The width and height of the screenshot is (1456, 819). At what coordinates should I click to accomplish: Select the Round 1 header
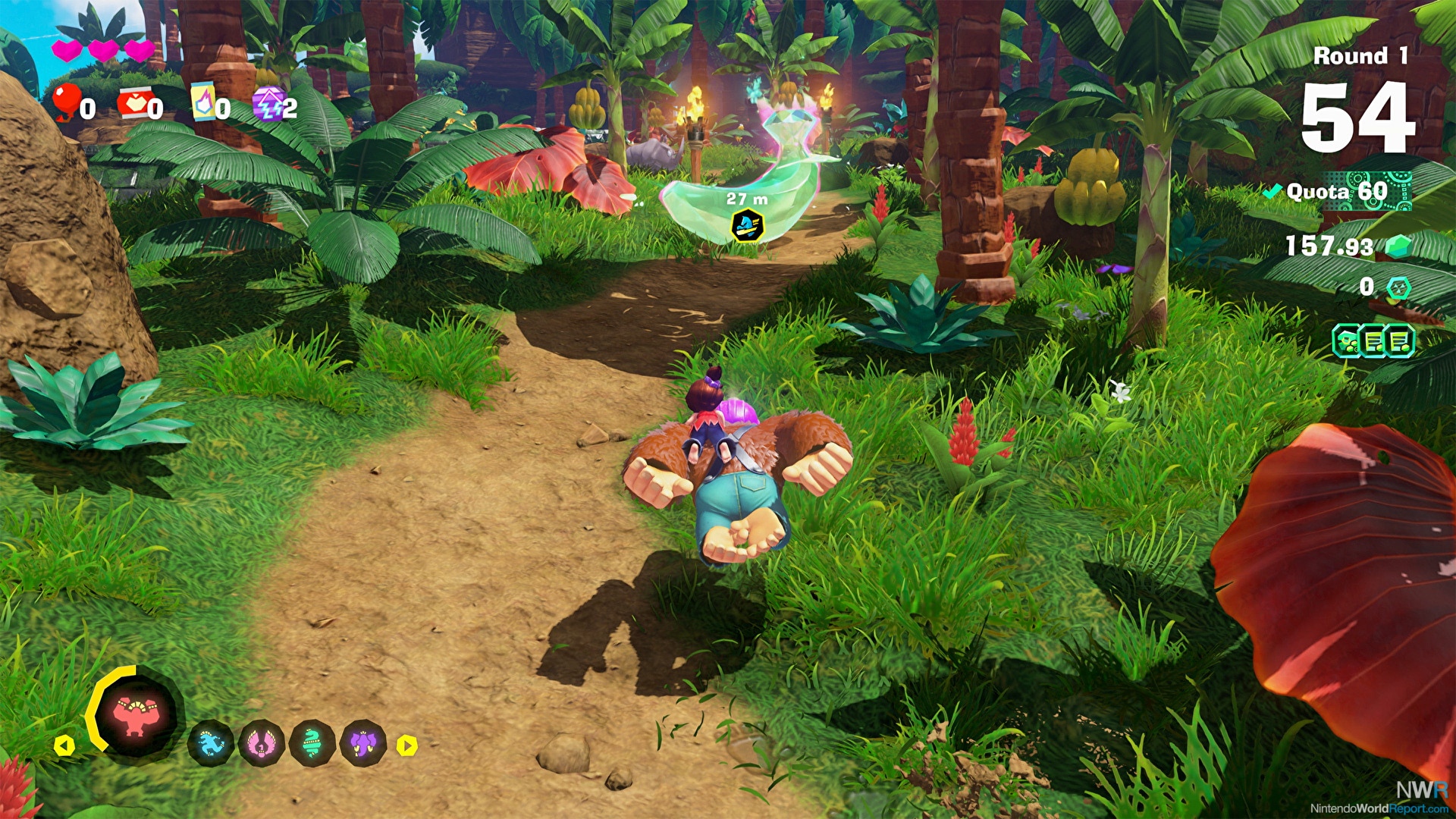pyautogui.click(x=1361, y=55)
